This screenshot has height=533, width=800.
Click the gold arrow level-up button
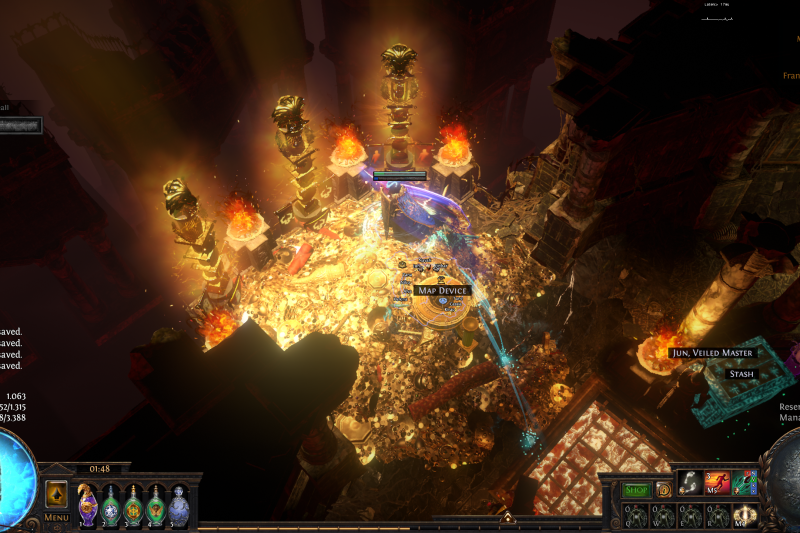pyautogui.click(x=57, y=494)
